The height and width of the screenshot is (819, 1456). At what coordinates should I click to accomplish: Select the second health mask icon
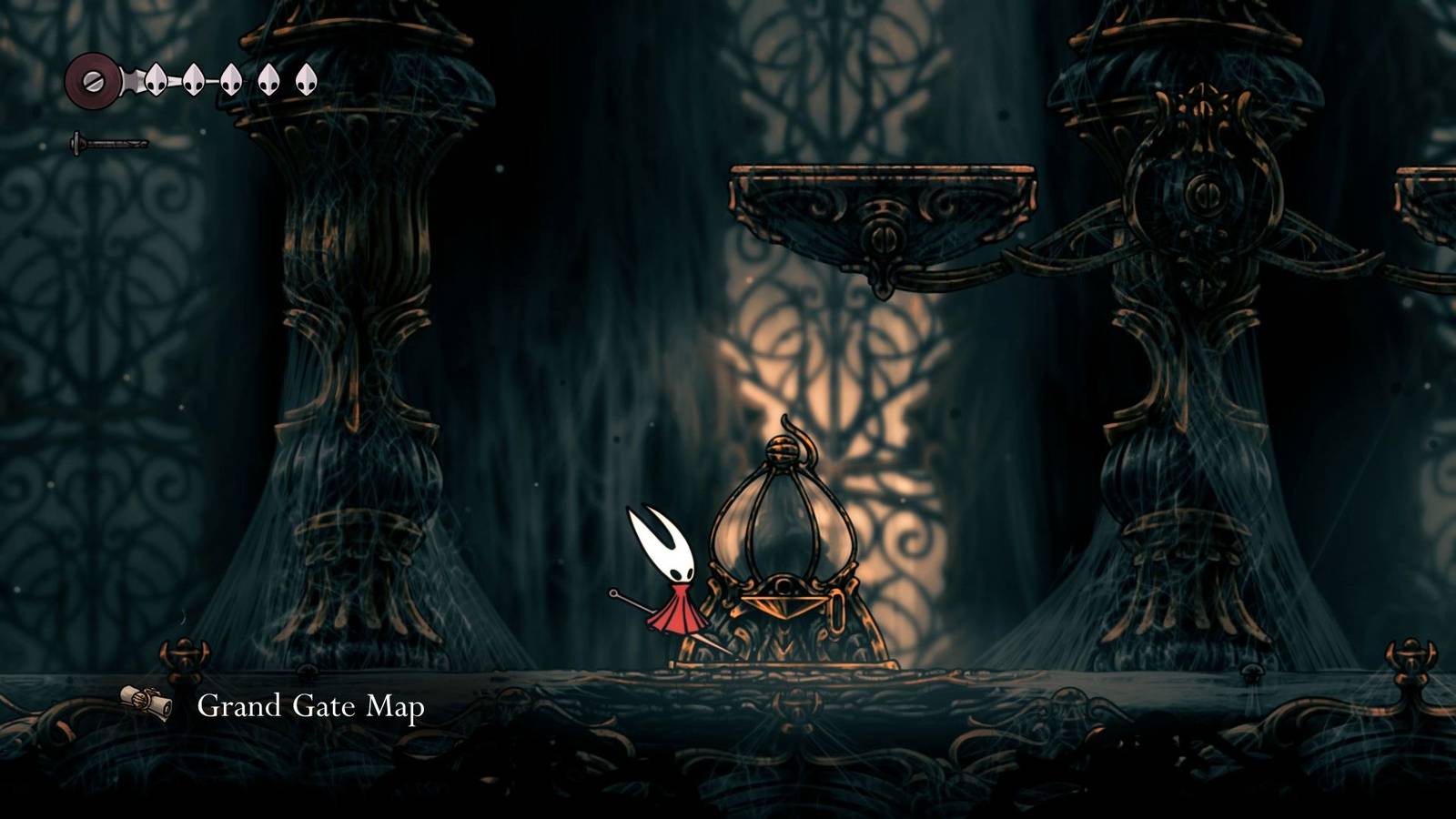pos(194,80)
